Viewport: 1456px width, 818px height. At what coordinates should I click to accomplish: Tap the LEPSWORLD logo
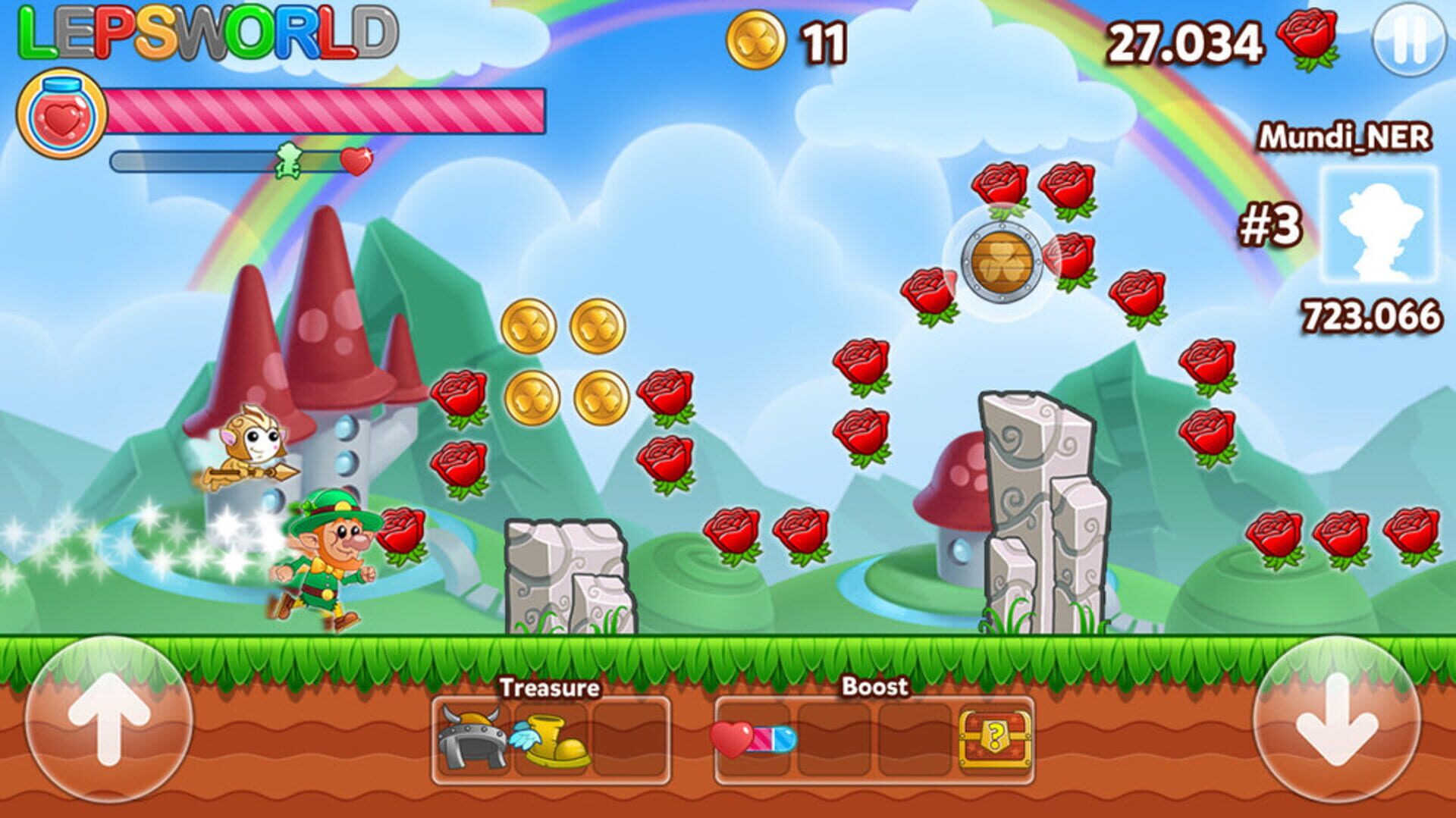coord(205,30)
